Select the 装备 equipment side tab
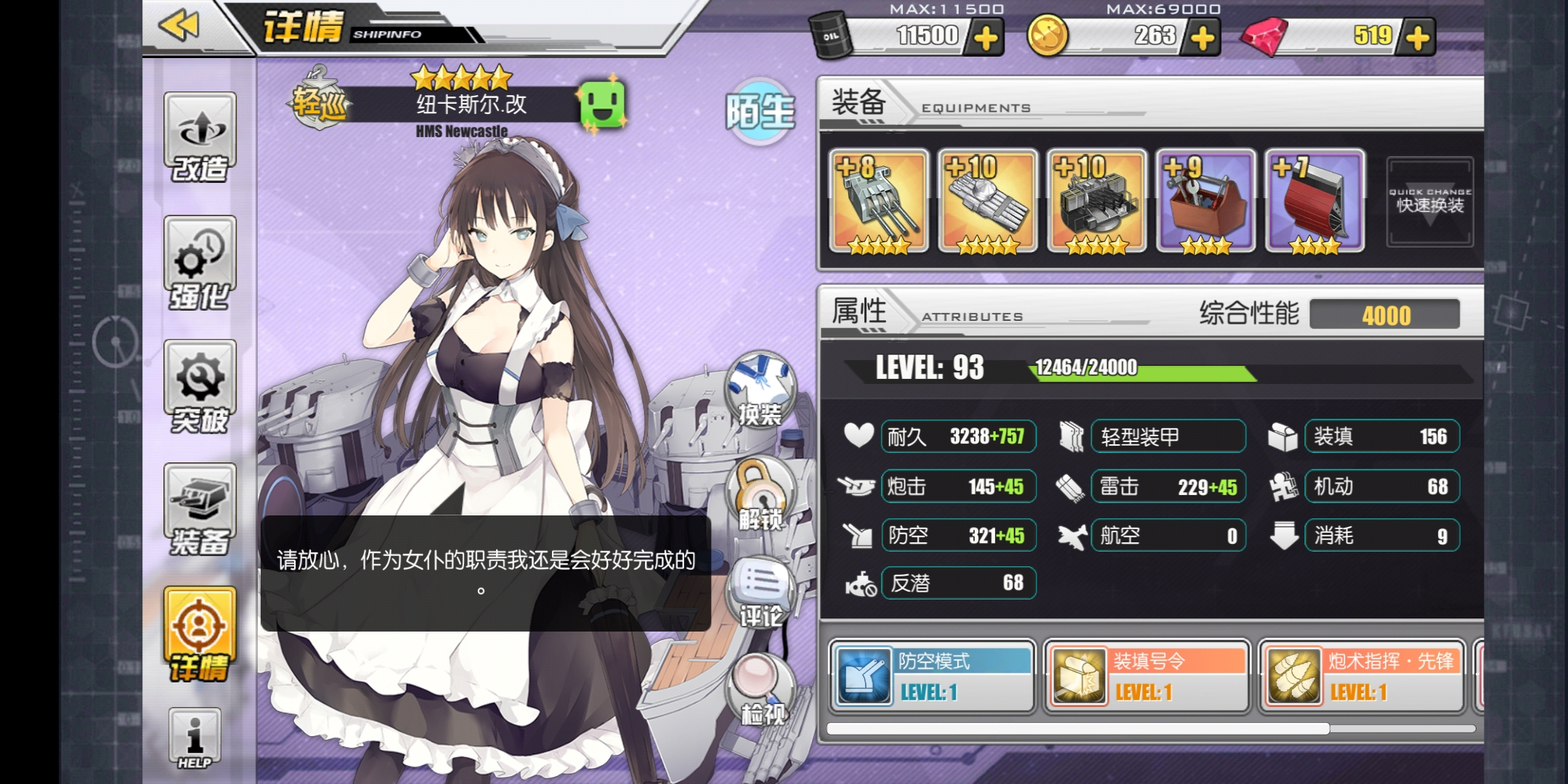Image resolution: width=1568 pixels, height=784 pixels. tap(200, 510)
